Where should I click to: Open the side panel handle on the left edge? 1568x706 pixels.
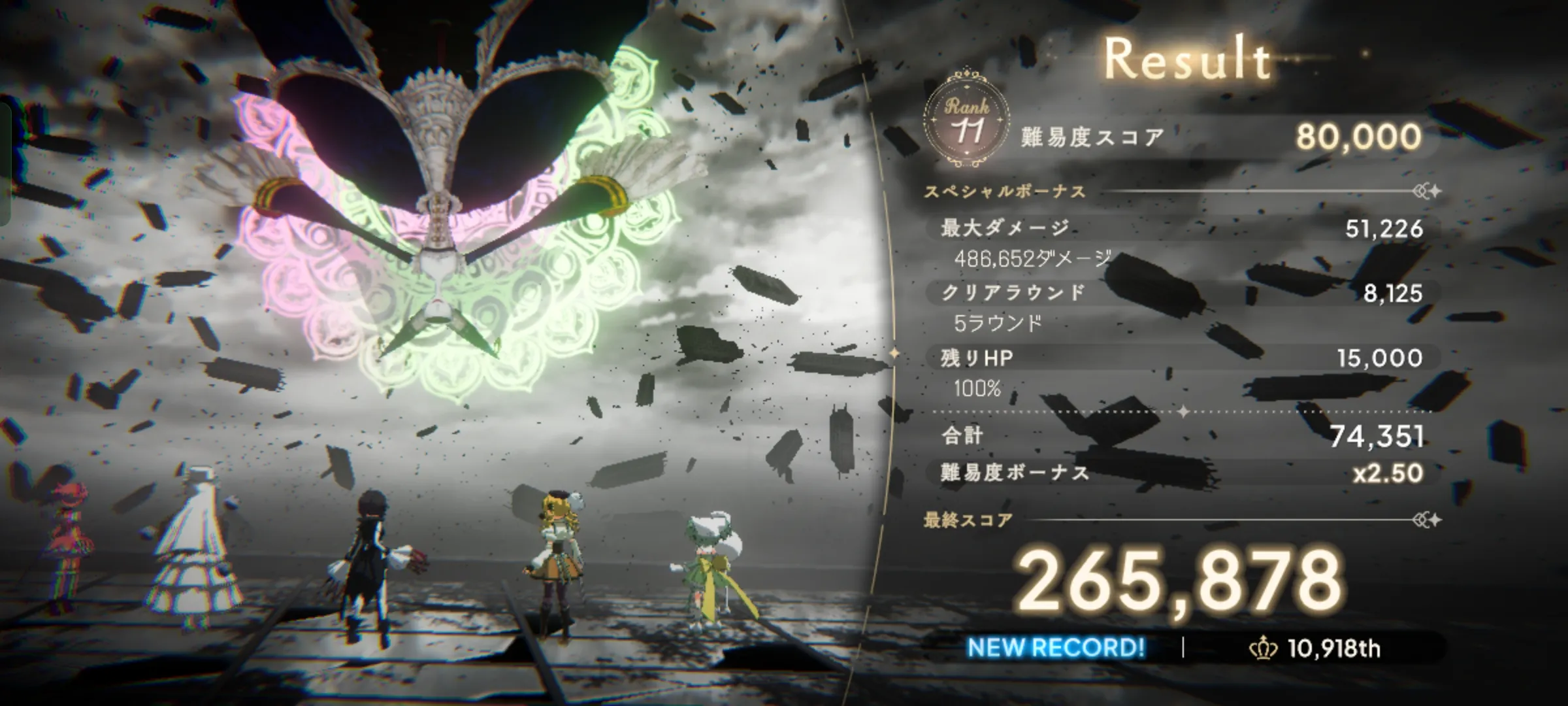point(5,163)
